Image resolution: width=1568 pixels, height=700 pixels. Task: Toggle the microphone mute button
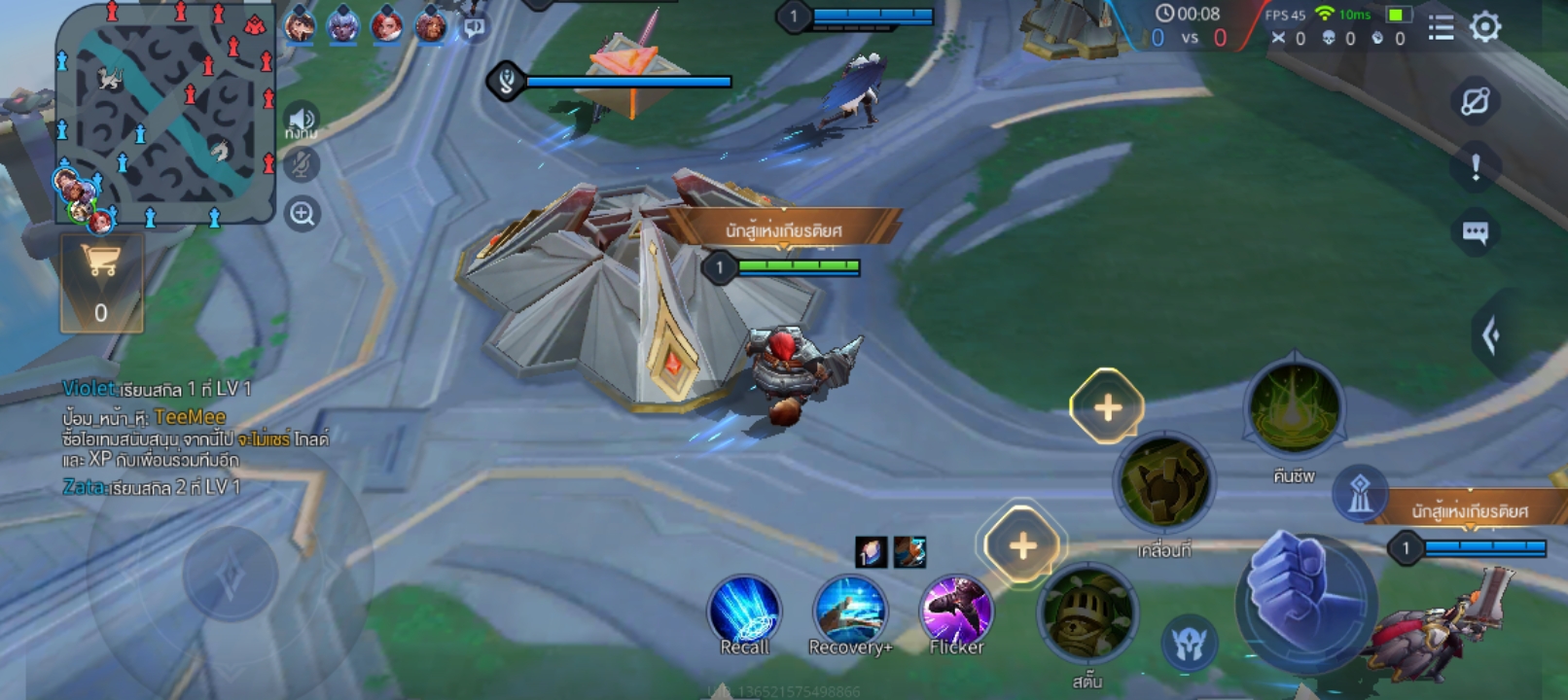tap(302, 165)
